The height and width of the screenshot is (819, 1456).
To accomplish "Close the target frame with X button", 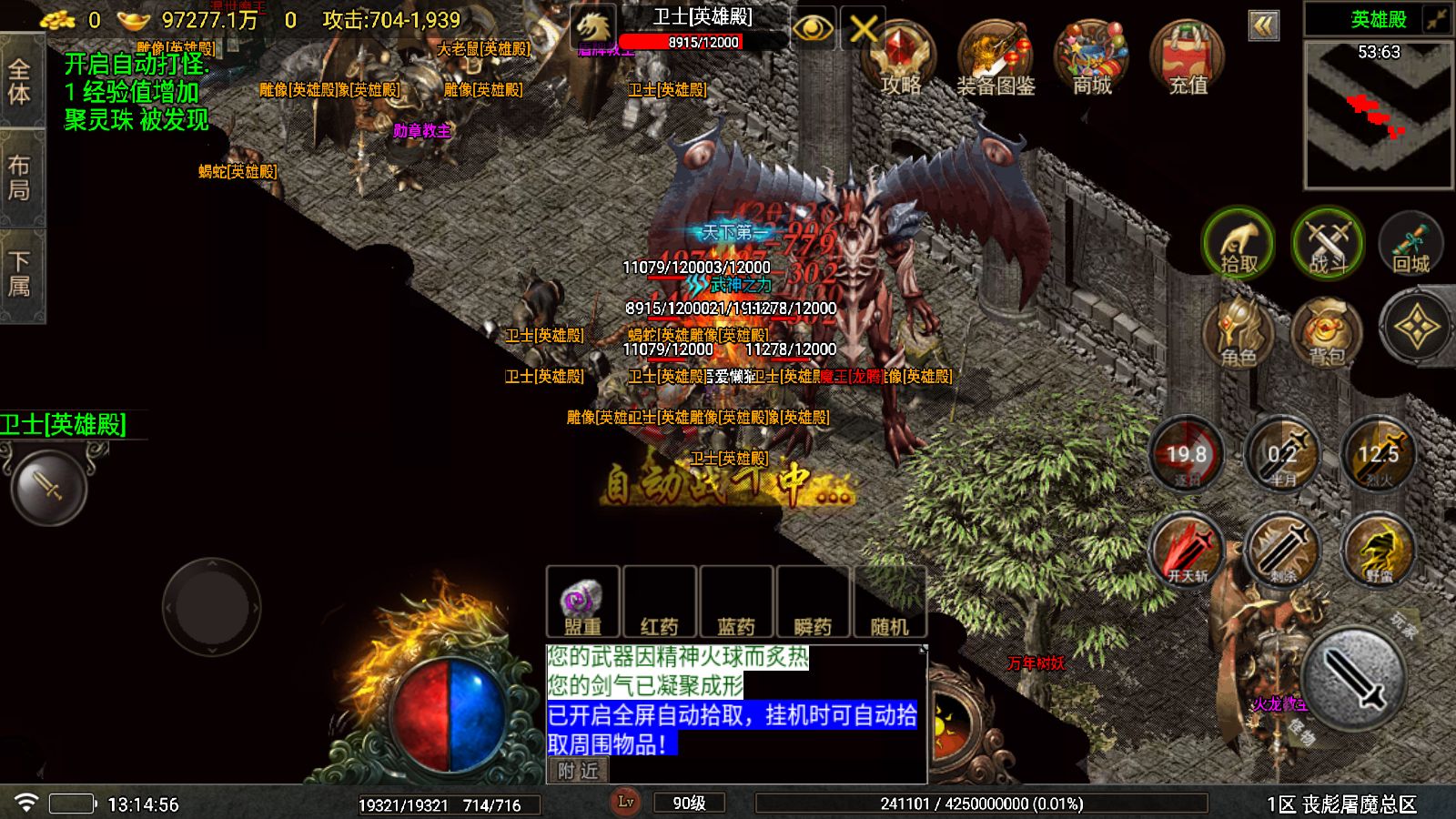I will point(863,29).
